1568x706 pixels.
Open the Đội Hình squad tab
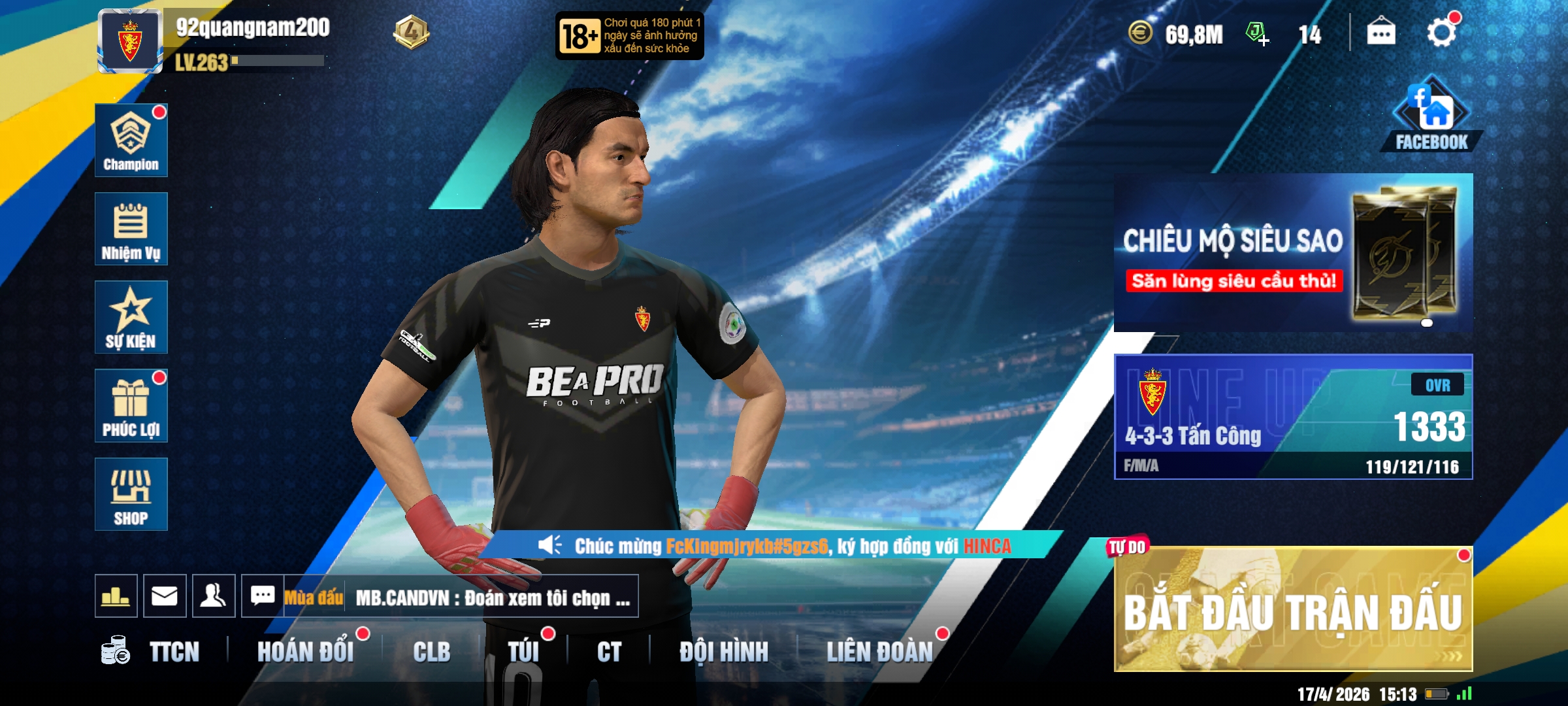pyautogui.click(x=723, y=652)
